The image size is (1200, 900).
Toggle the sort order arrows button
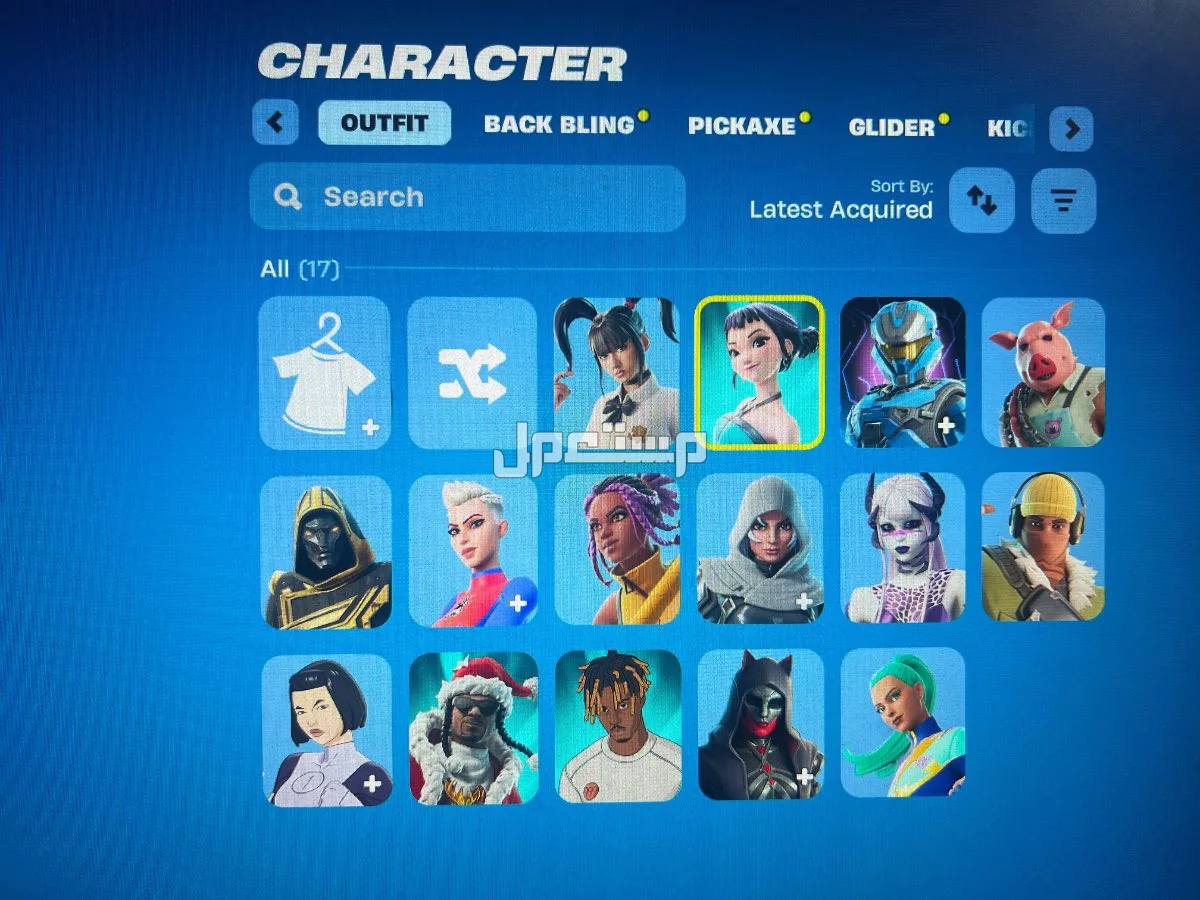(981, 200)
